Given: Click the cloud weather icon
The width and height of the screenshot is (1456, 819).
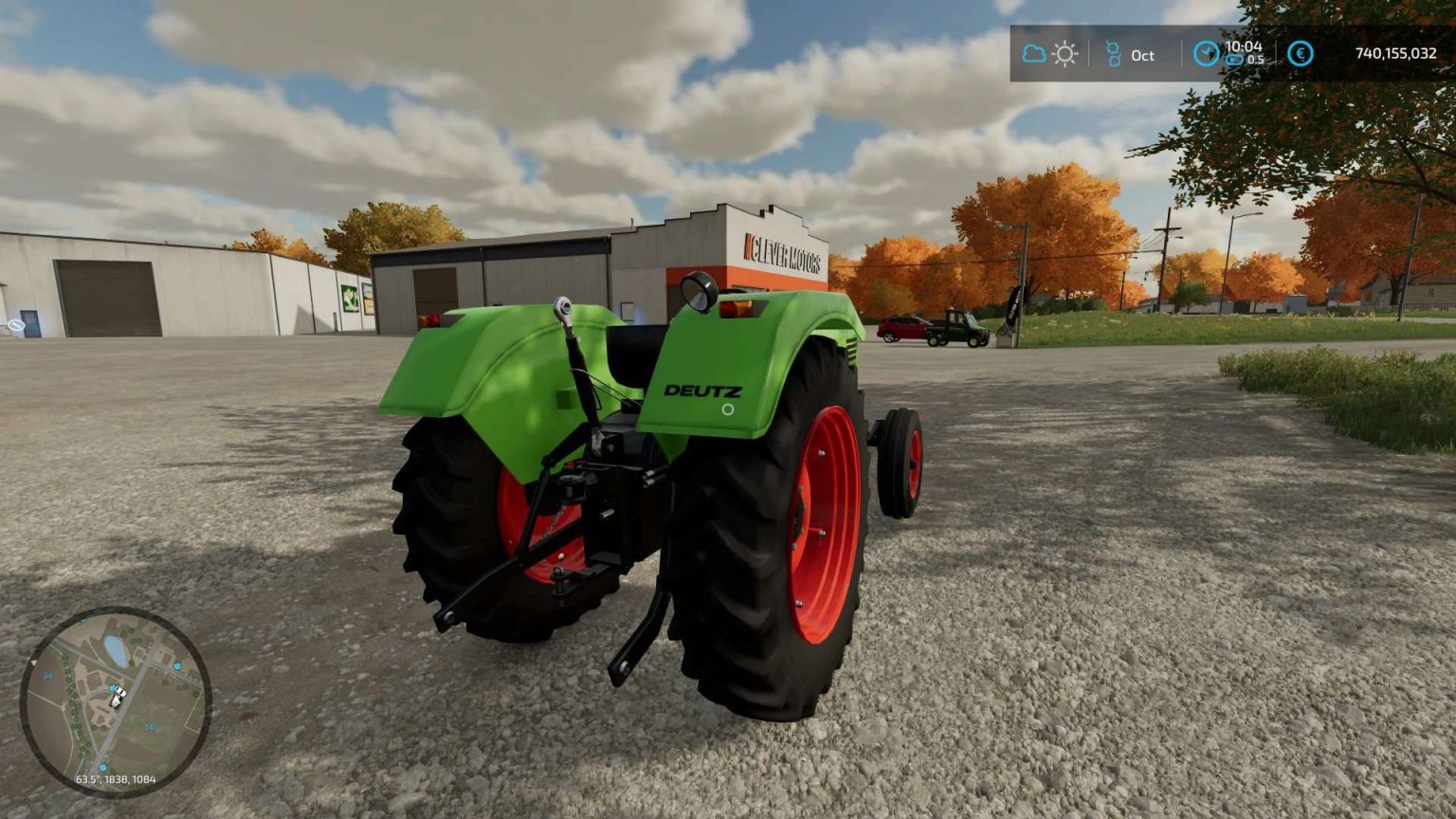Looking at the screenshot, I should tap(1032, 55).
